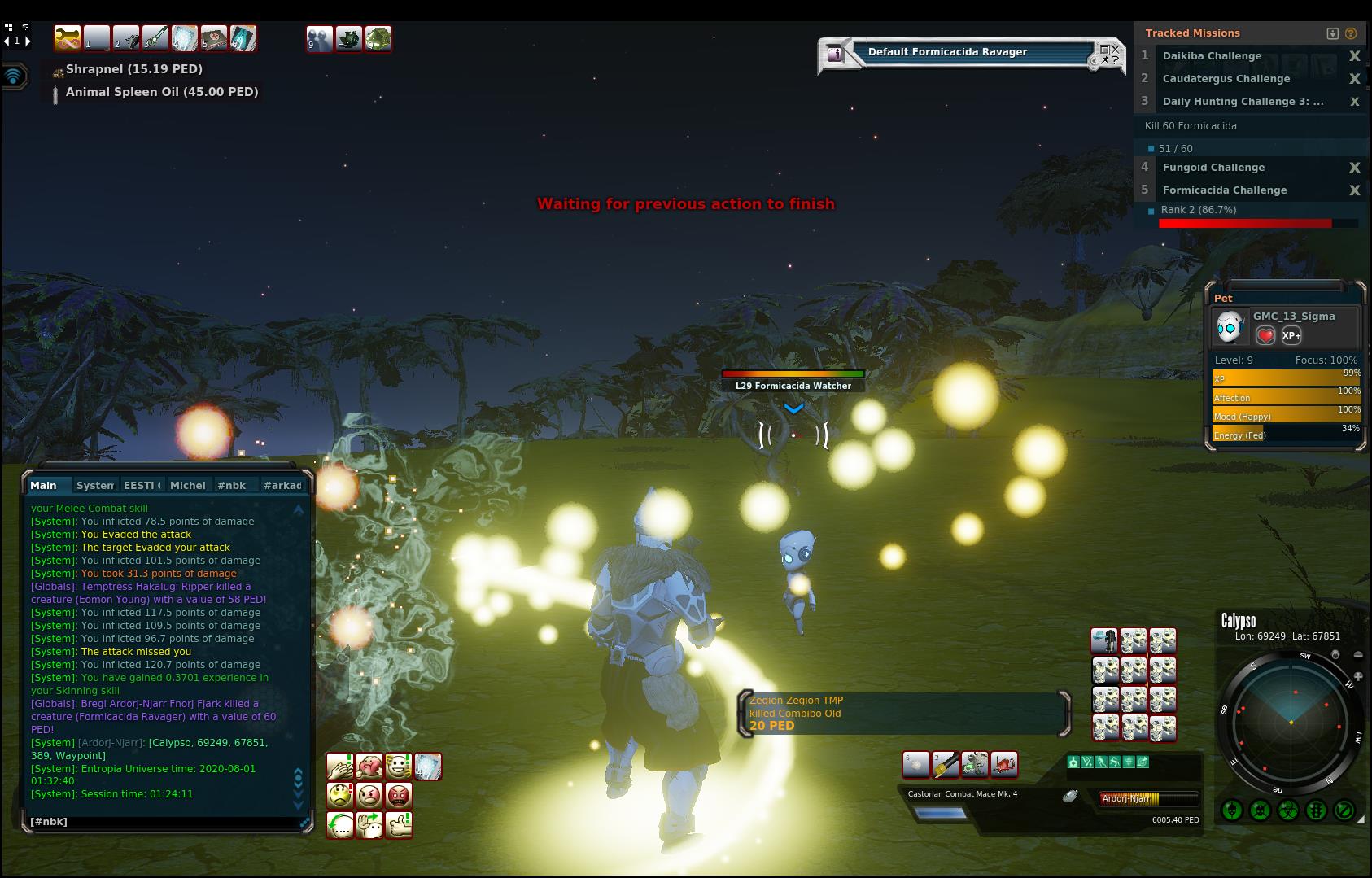Open the #nbk chat tab
Viewport: 1372px width, 878px height.
[231, 485]
